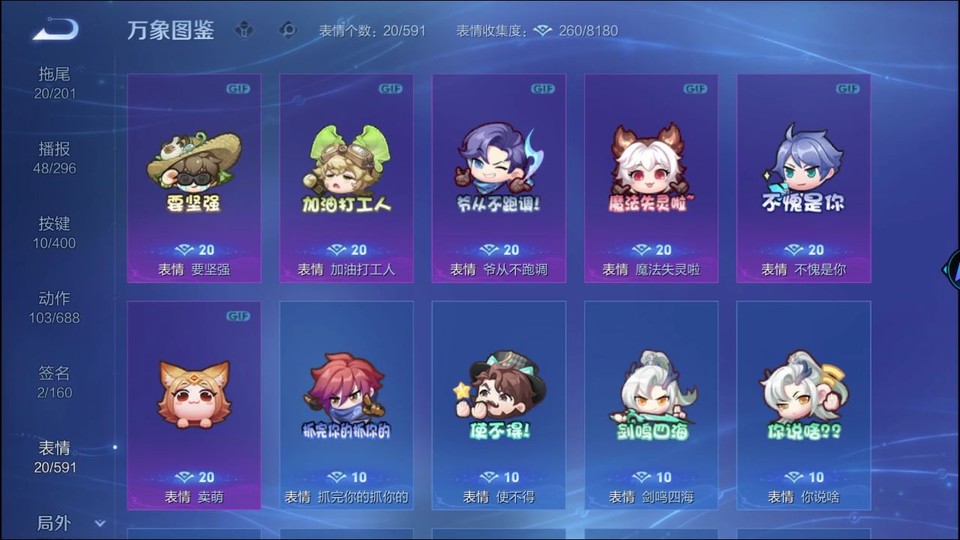Choose the 加油打工人 emote card
The image size is (960, 540).
346,178
